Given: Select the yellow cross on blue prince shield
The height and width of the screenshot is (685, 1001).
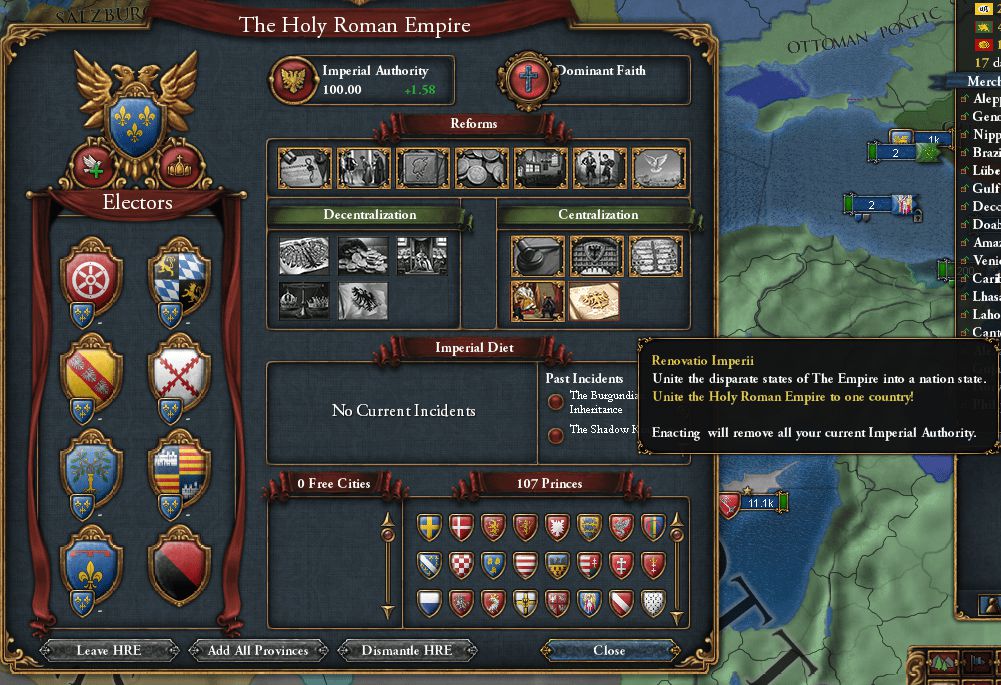Looking at the screenshot, I should [430, 528].
